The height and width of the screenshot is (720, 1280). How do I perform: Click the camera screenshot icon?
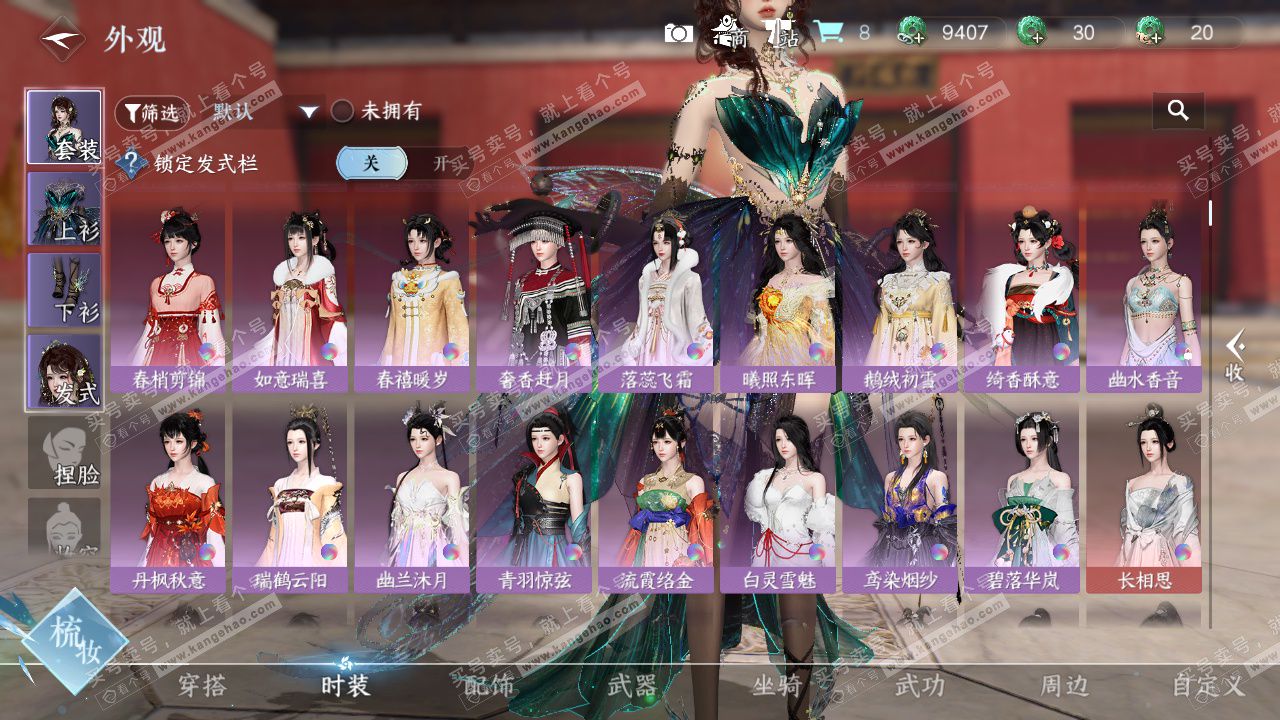pyautogui.click(x=678, y=33)
